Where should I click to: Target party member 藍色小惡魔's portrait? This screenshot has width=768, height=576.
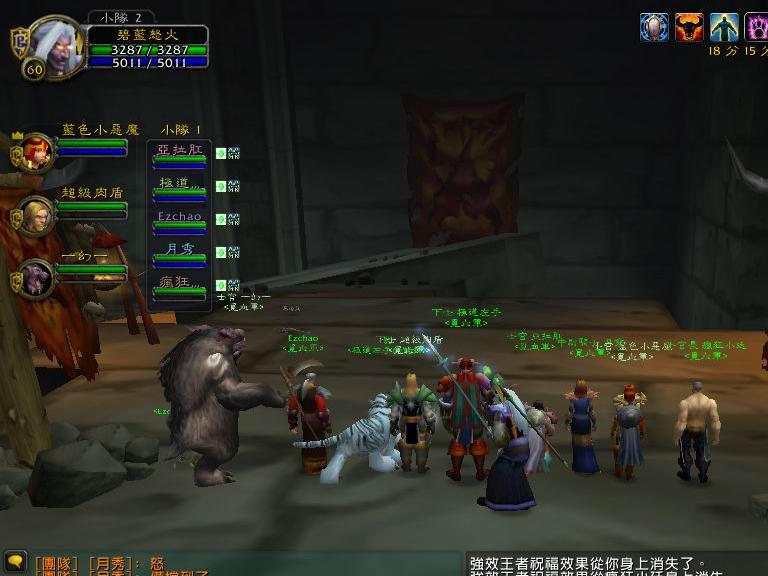[x=38, y=151]
